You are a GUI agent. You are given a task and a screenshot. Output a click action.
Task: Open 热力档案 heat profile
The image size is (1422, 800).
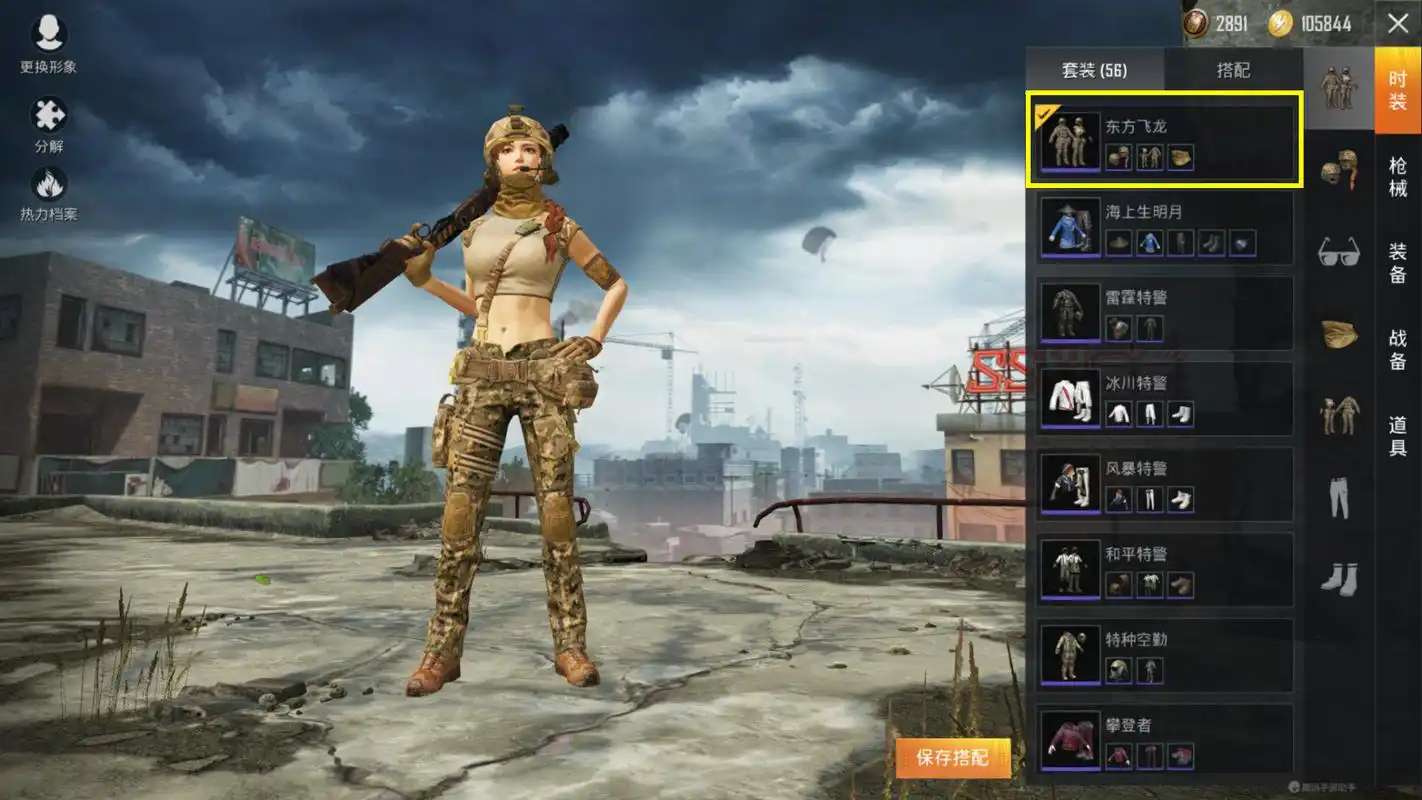click(x=48, y=193)
